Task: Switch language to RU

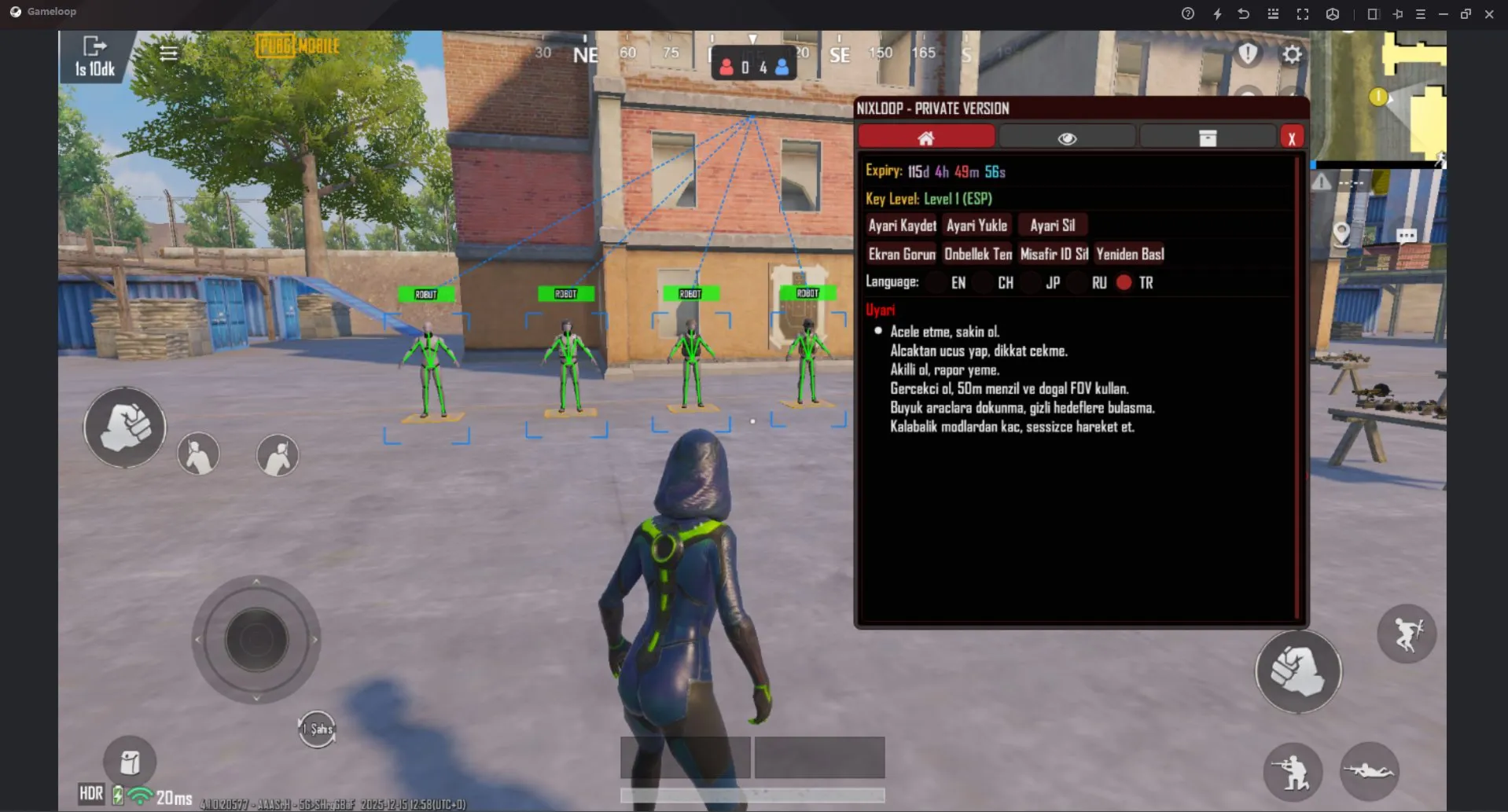Action: 1078,282
